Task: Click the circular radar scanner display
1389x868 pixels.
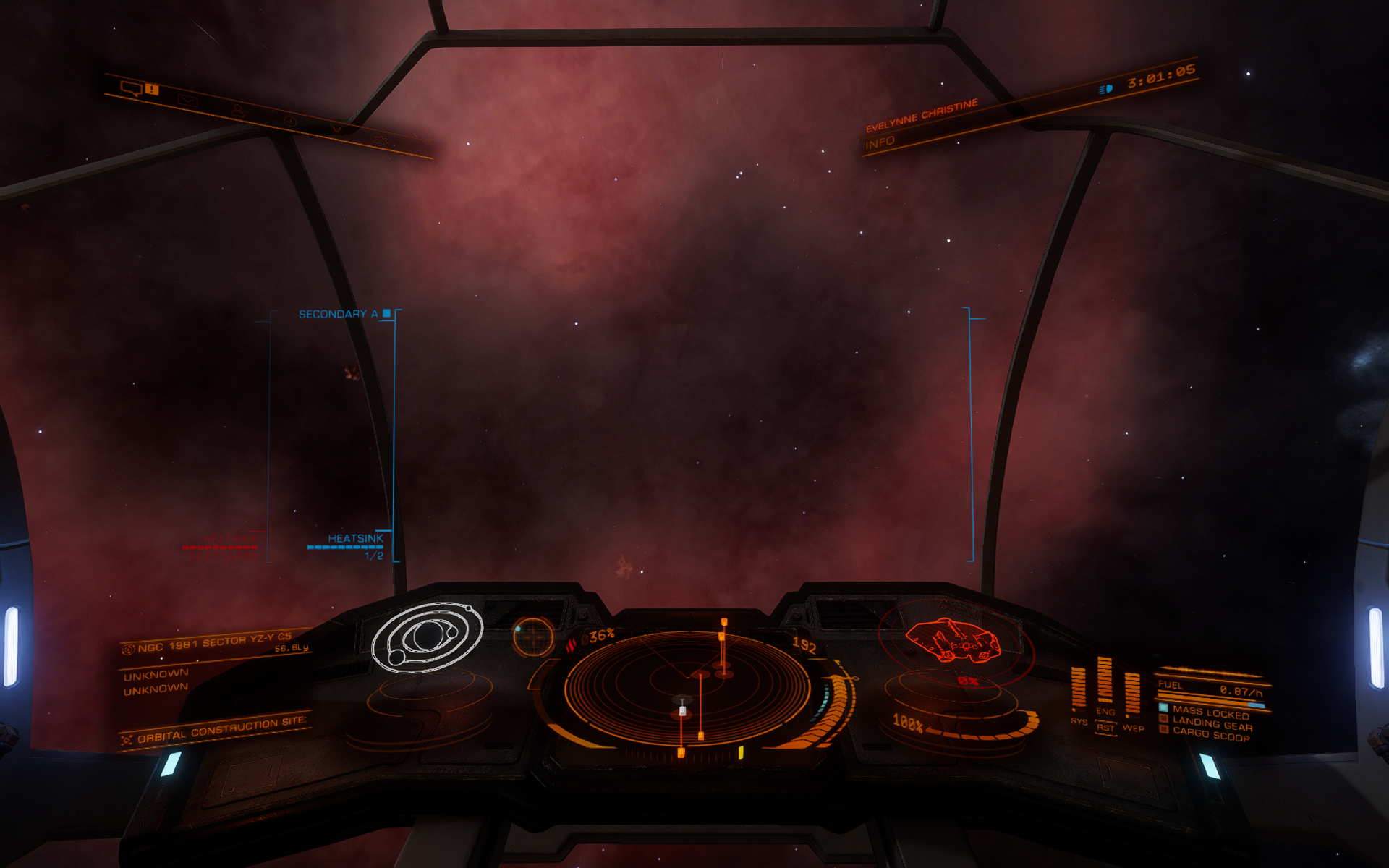Action: 686,687
